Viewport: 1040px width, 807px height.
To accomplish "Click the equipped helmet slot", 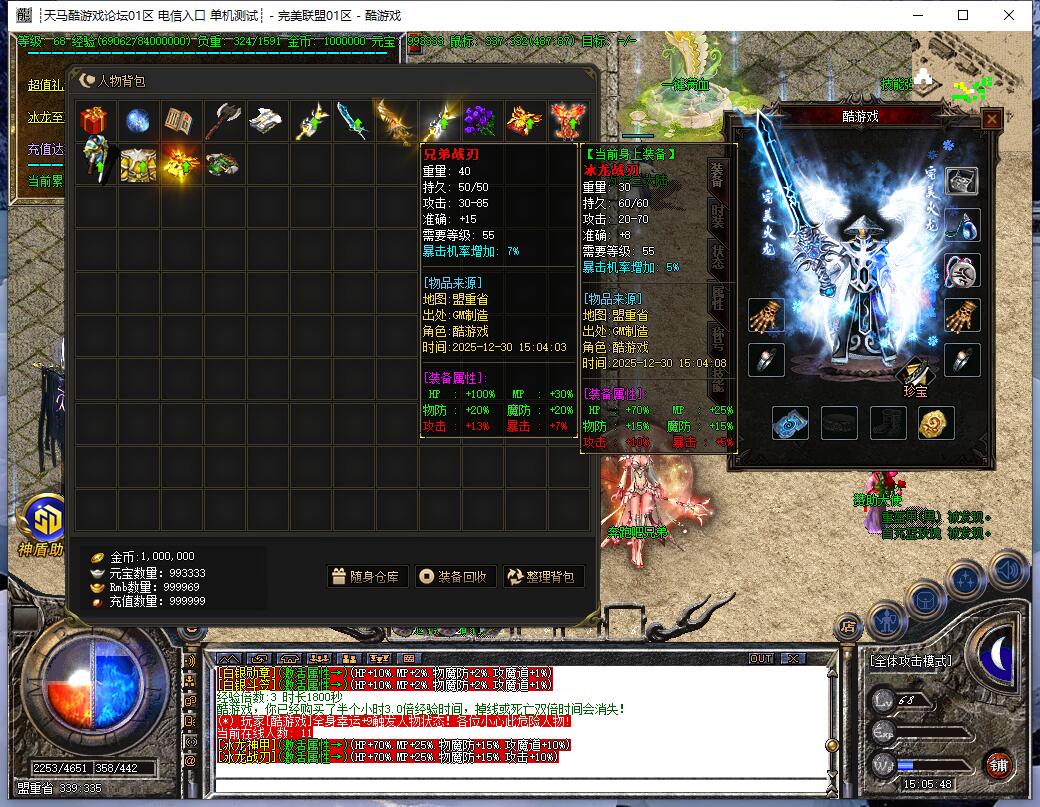I will tap(962, 181).
